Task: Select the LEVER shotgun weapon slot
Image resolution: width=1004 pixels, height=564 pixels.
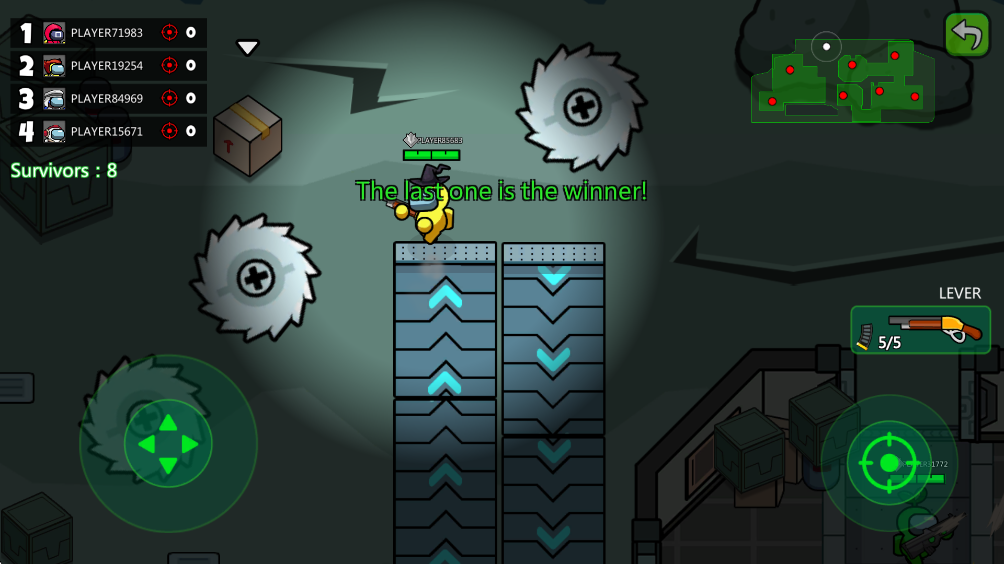Action: pos(920,330)
